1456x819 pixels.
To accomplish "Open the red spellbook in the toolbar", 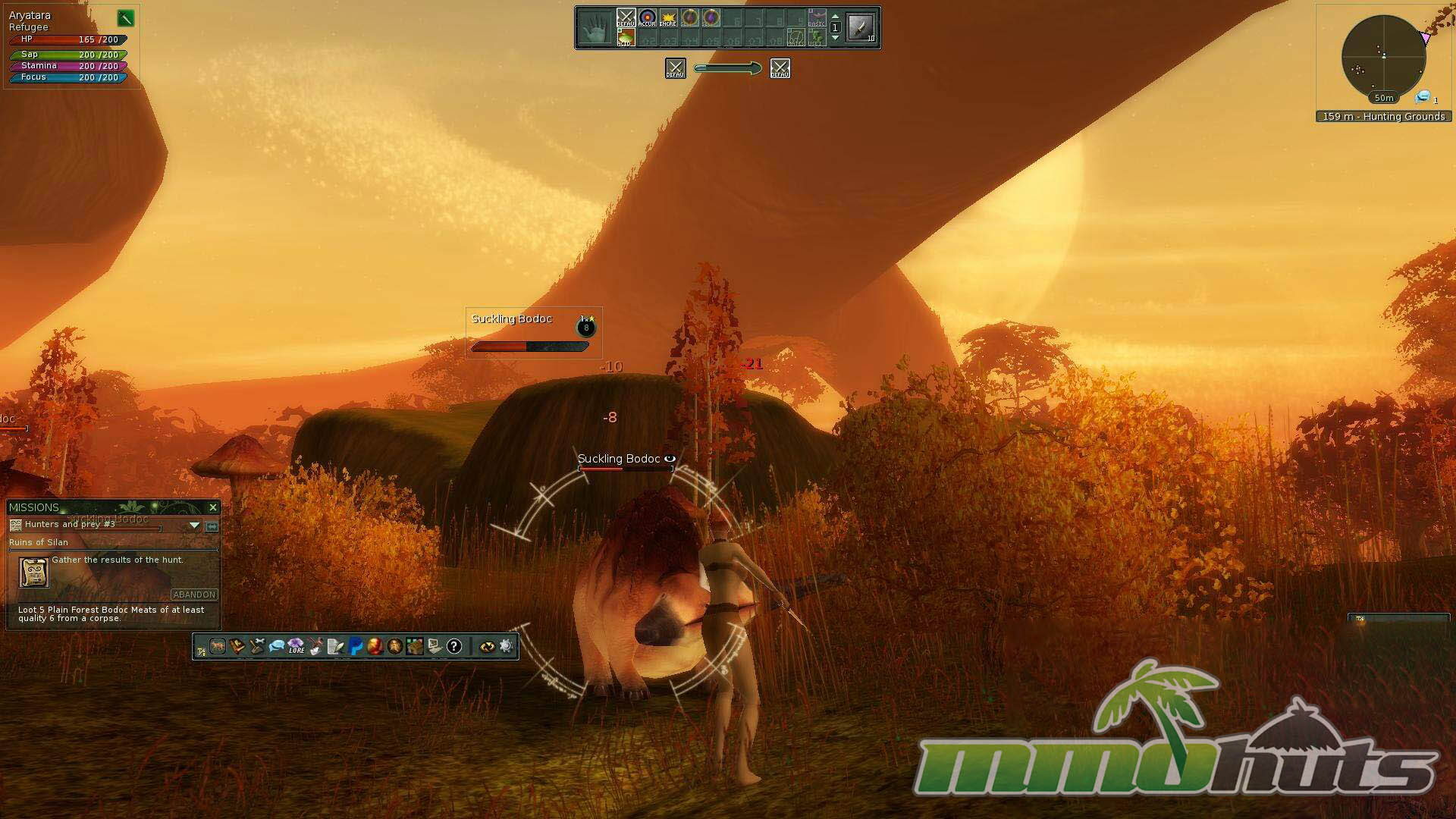I will [237, 646].
